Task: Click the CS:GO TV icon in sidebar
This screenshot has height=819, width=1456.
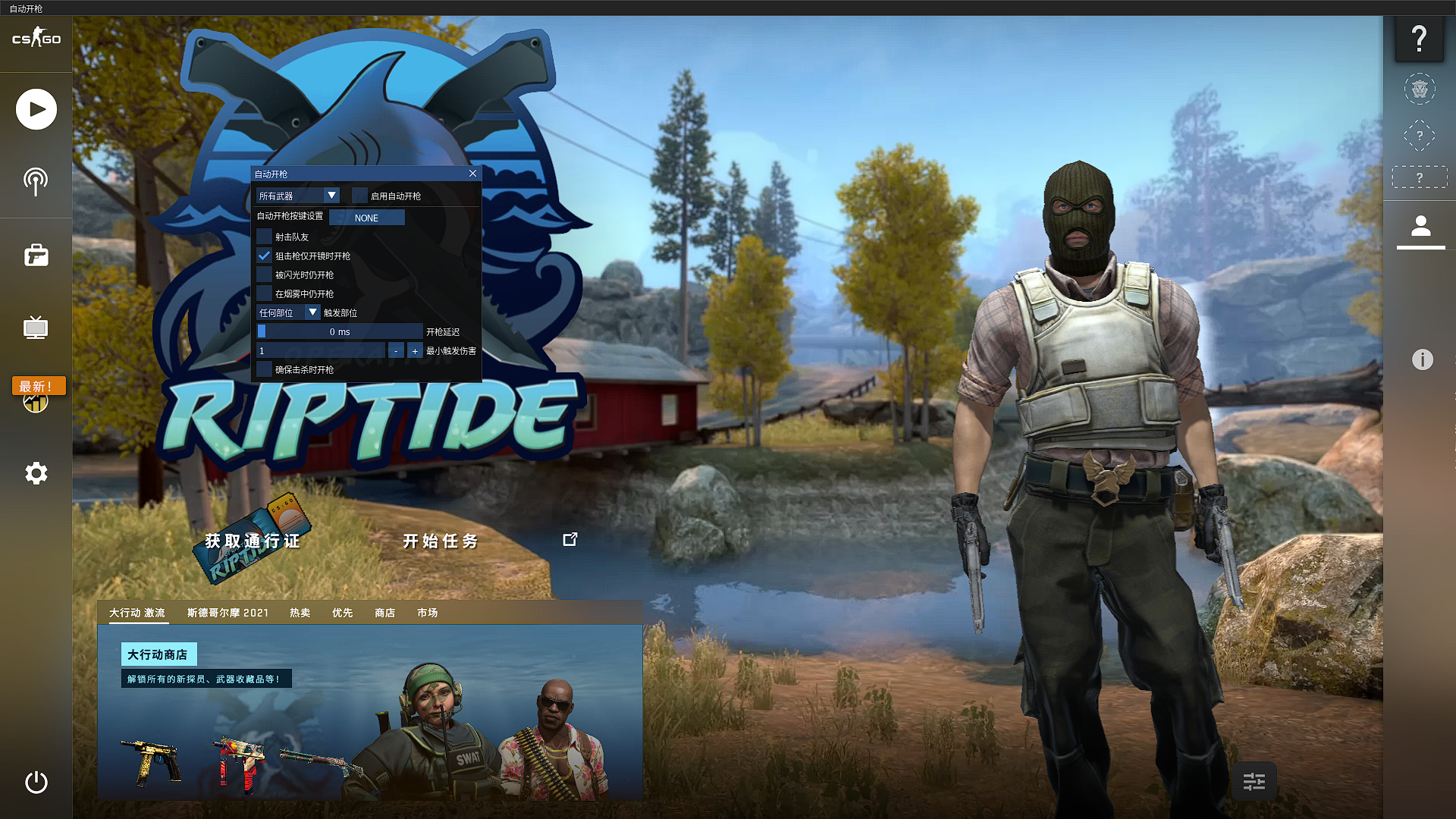Action: [36, 328]
